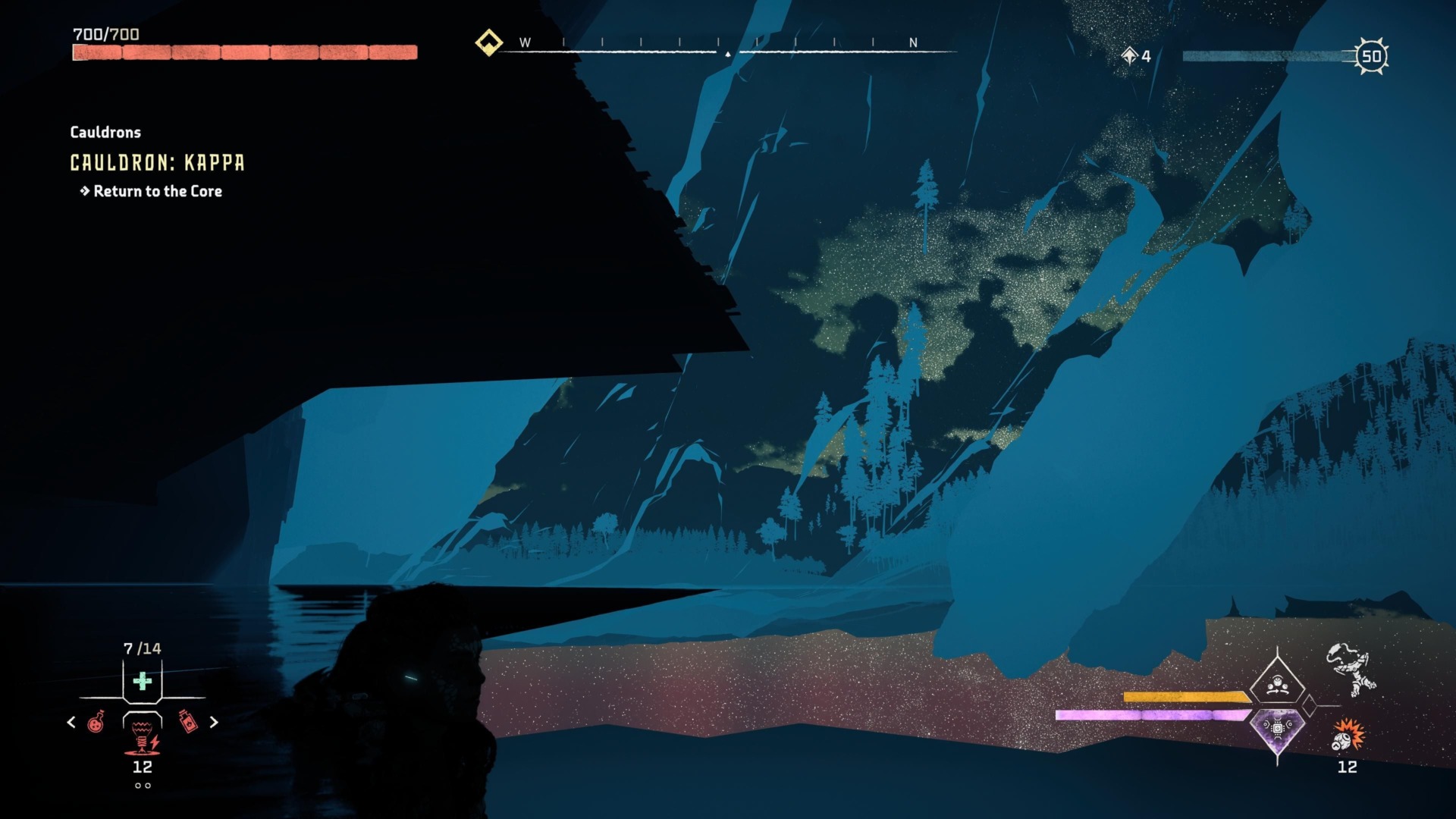Click the green medicine pouch cross
Image resolution: width=1456 pixels, height=819 pixels.
142,681
